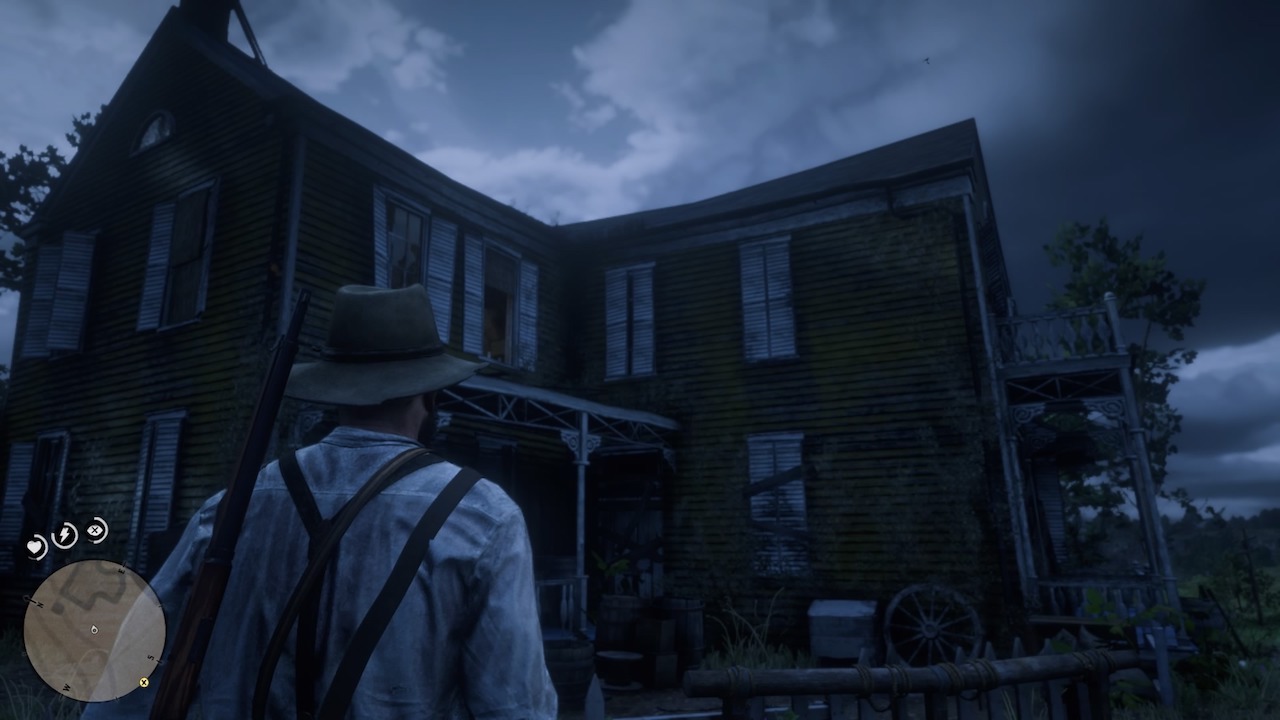Select the Dead Eye core eye icon
This screenshot has height=720, width=1280.
pos(95,531)
